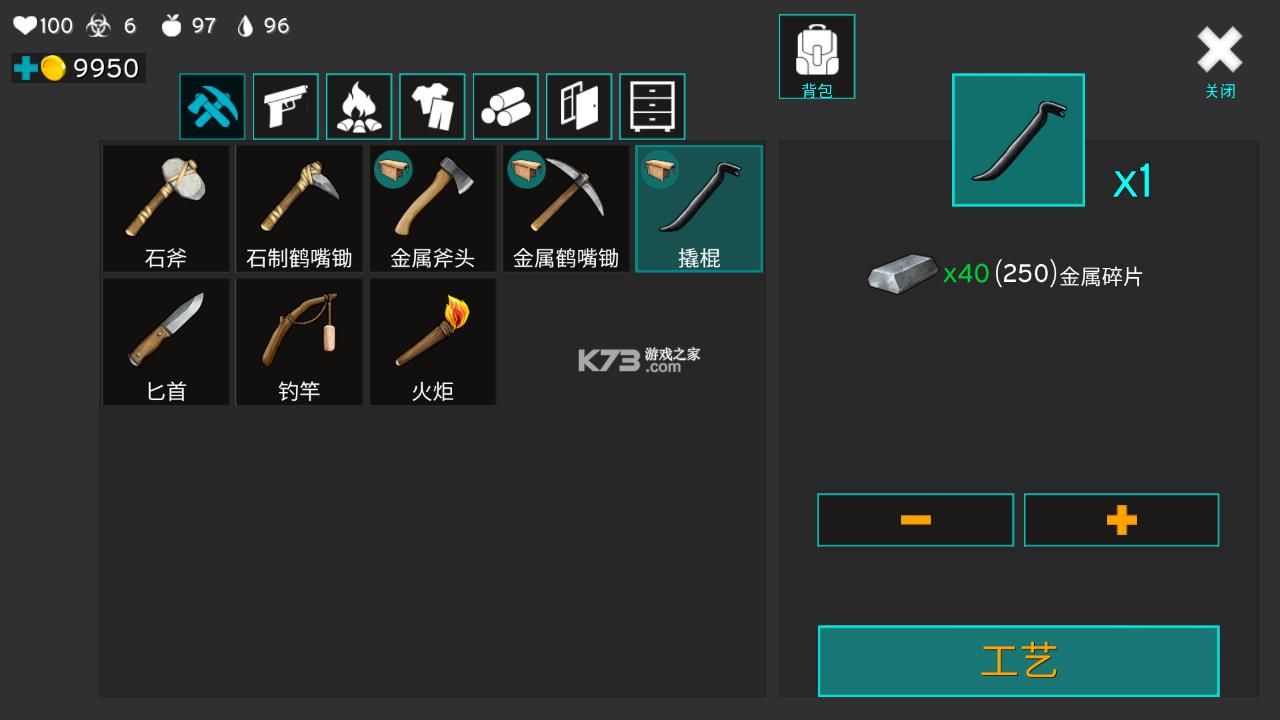
Task: Switch to the furniture crafting category
Action: point(652,106)
